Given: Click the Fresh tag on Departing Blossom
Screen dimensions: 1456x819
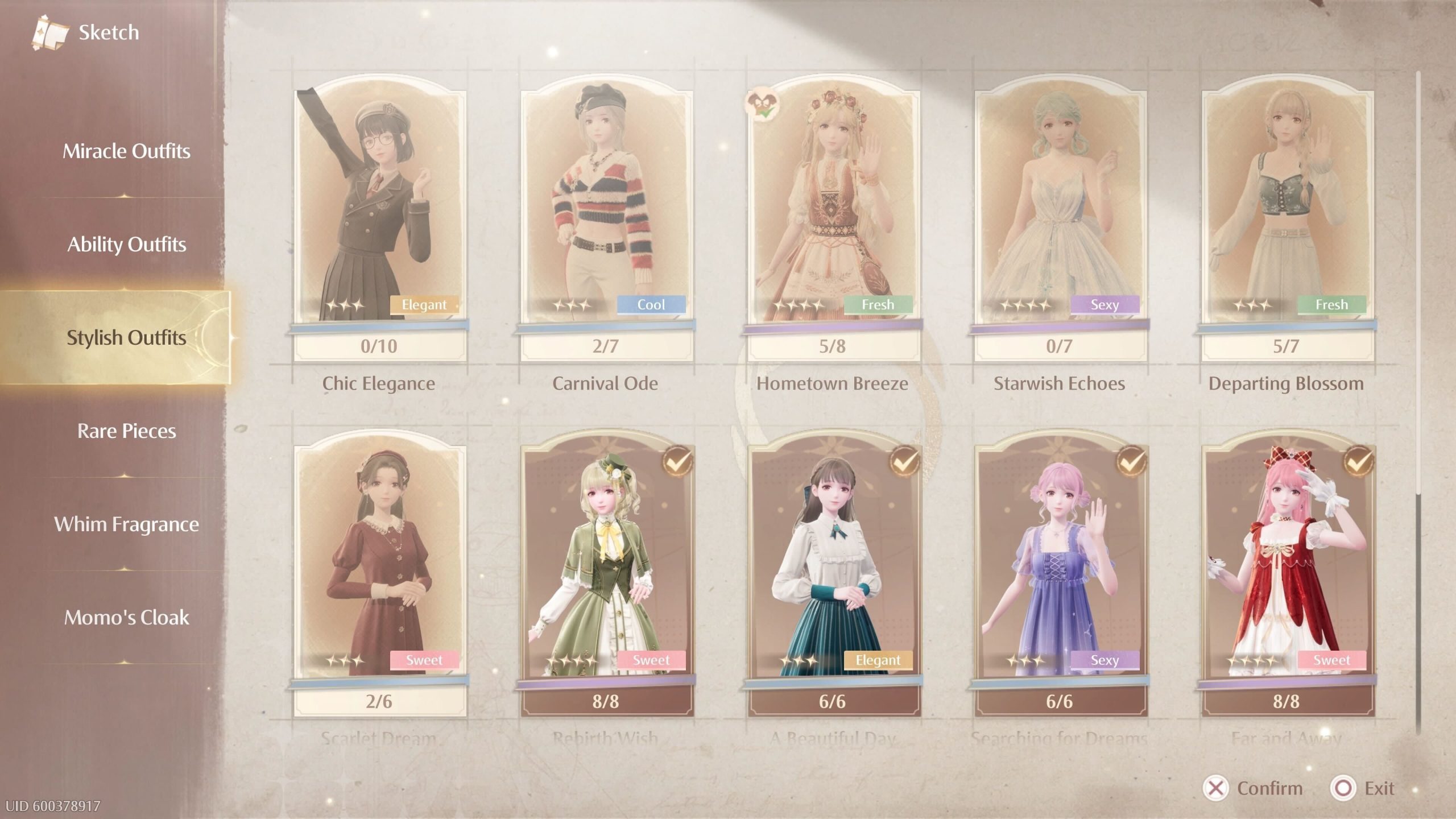Looking at the screenshot, I should coord(1332,305).
